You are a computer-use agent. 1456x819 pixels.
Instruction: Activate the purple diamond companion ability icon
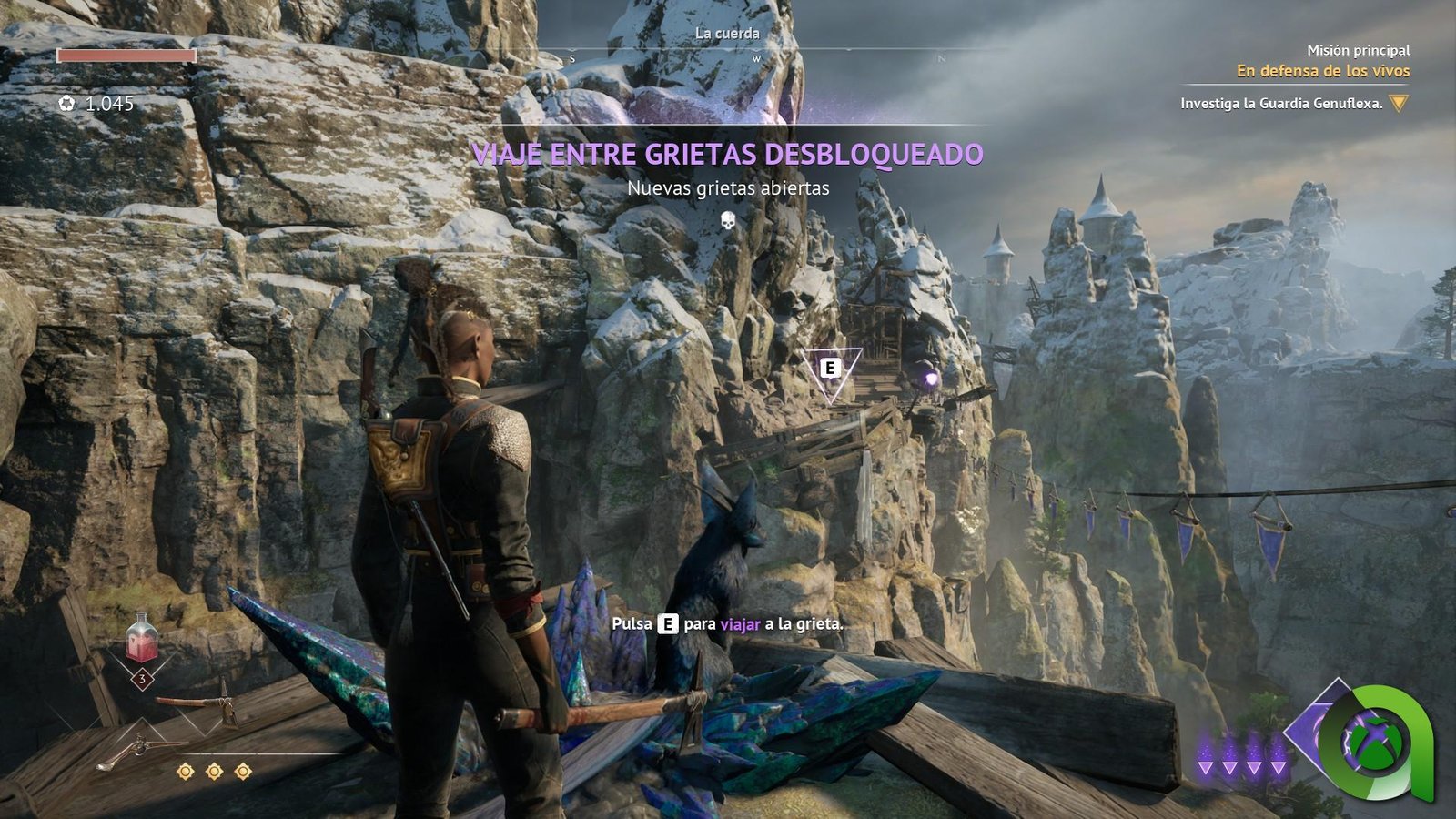1315,728
